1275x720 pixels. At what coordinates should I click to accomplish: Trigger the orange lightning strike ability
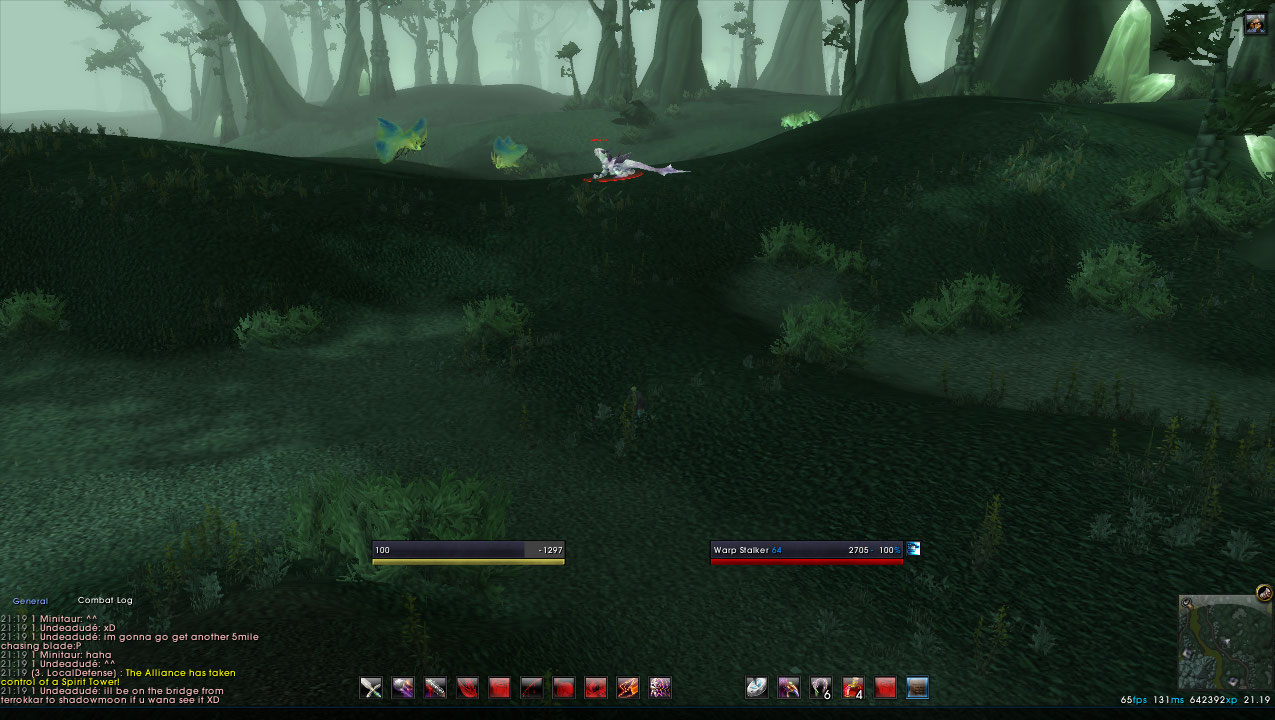[628, 687]
